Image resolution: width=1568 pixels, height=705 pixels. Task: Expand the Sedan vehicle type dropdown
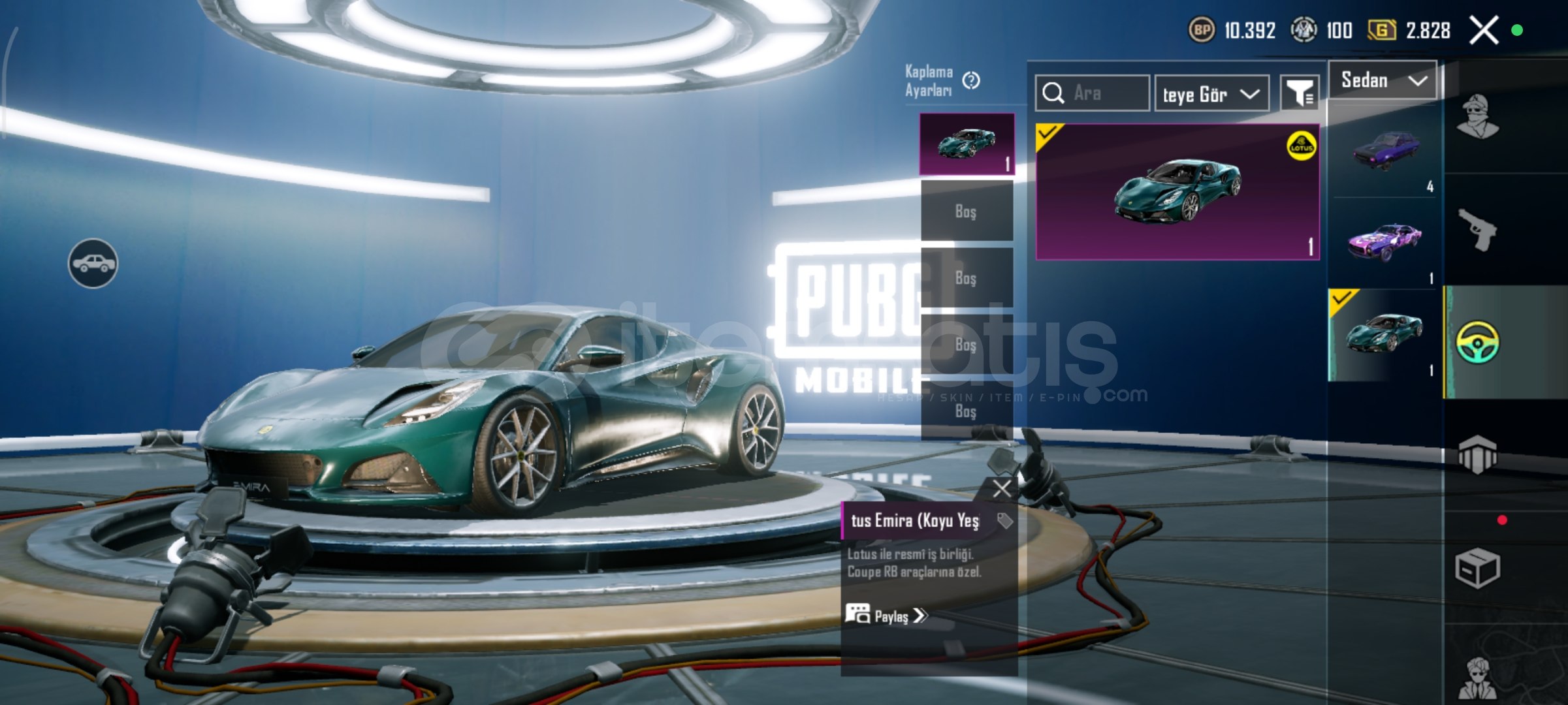pyautogui.click(x=1383, y=80)
